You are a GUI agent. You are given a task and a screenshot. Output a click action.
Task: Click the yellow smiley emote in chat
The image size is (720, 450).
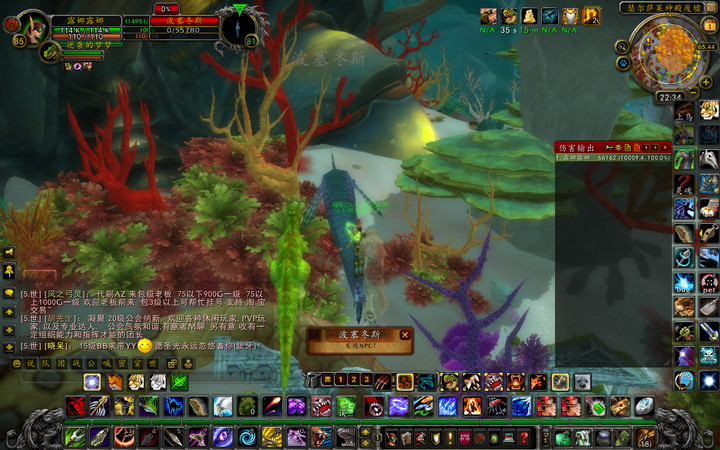point(145,345)
